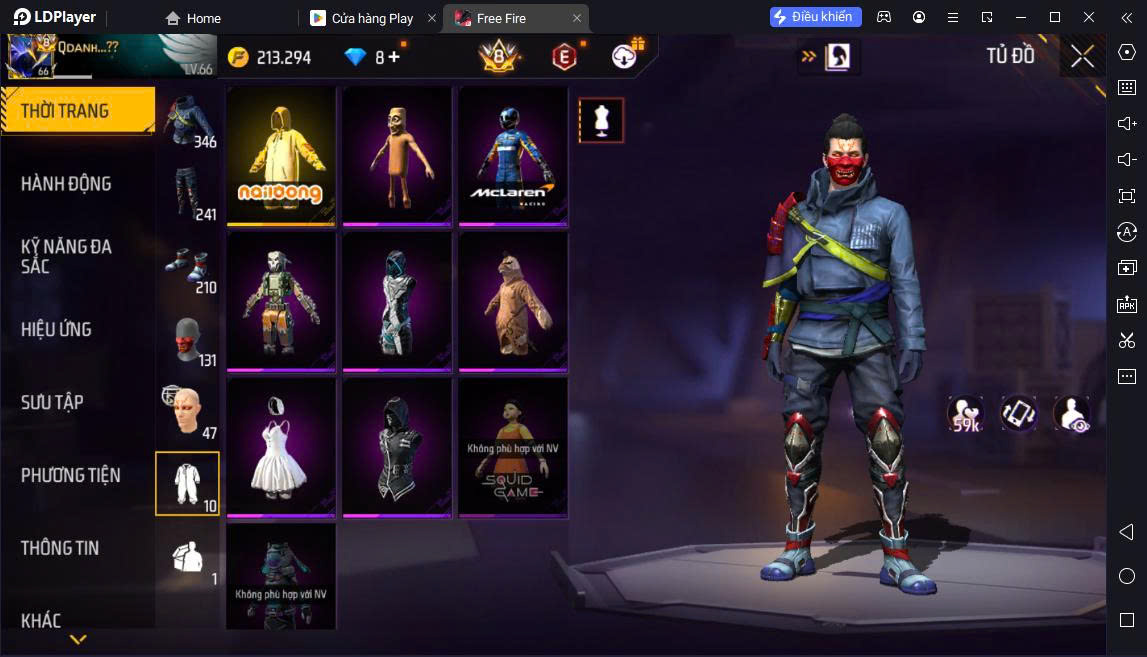The height and width of the screenshot is (657, 1147).
Task: Close the Tủ Đồ wardrobe screen
Action: 1082,56
